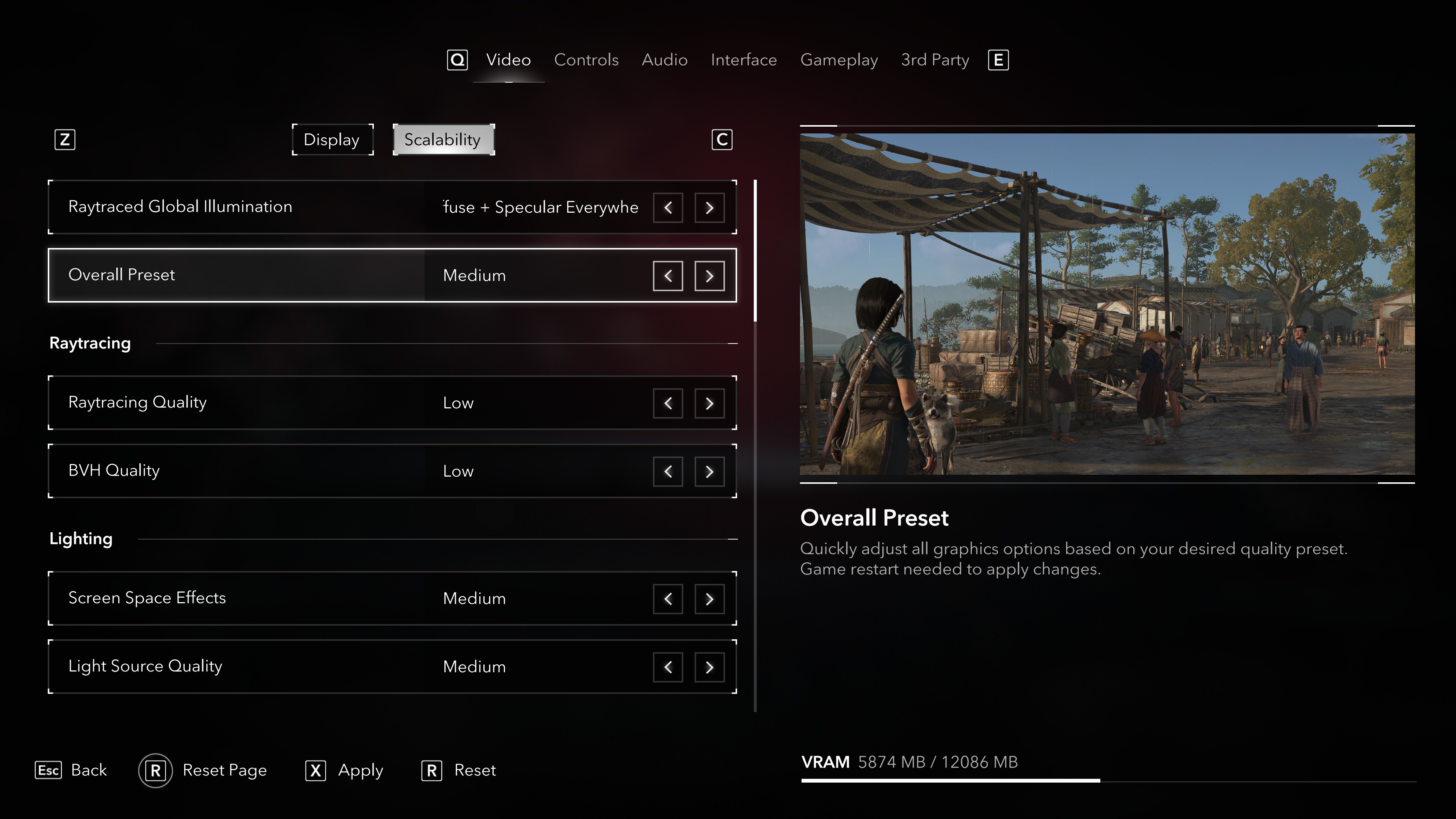
Task: Select the Interface tab
Action: click(743, 60)
